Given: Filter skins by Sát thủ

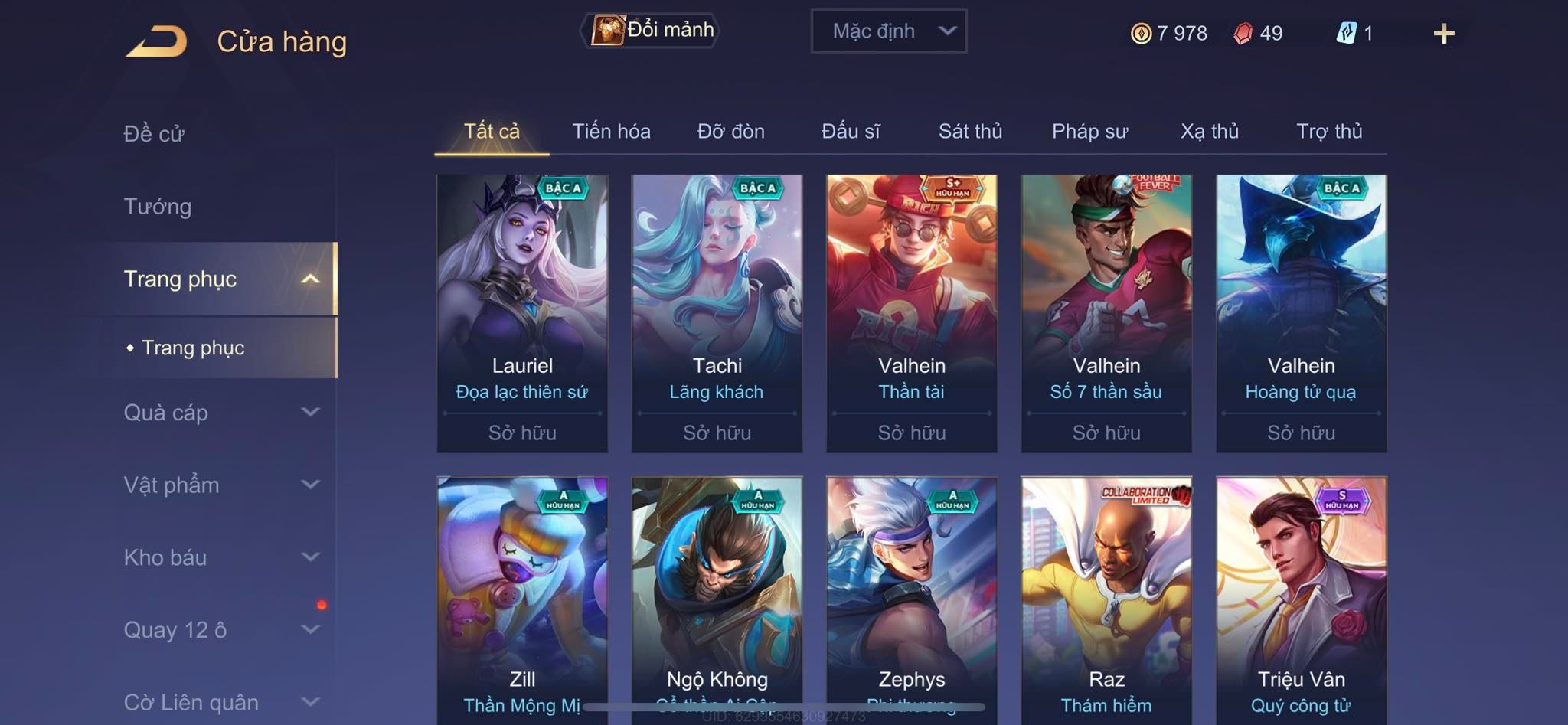Looking at the screenshot, I should (970, 132).
